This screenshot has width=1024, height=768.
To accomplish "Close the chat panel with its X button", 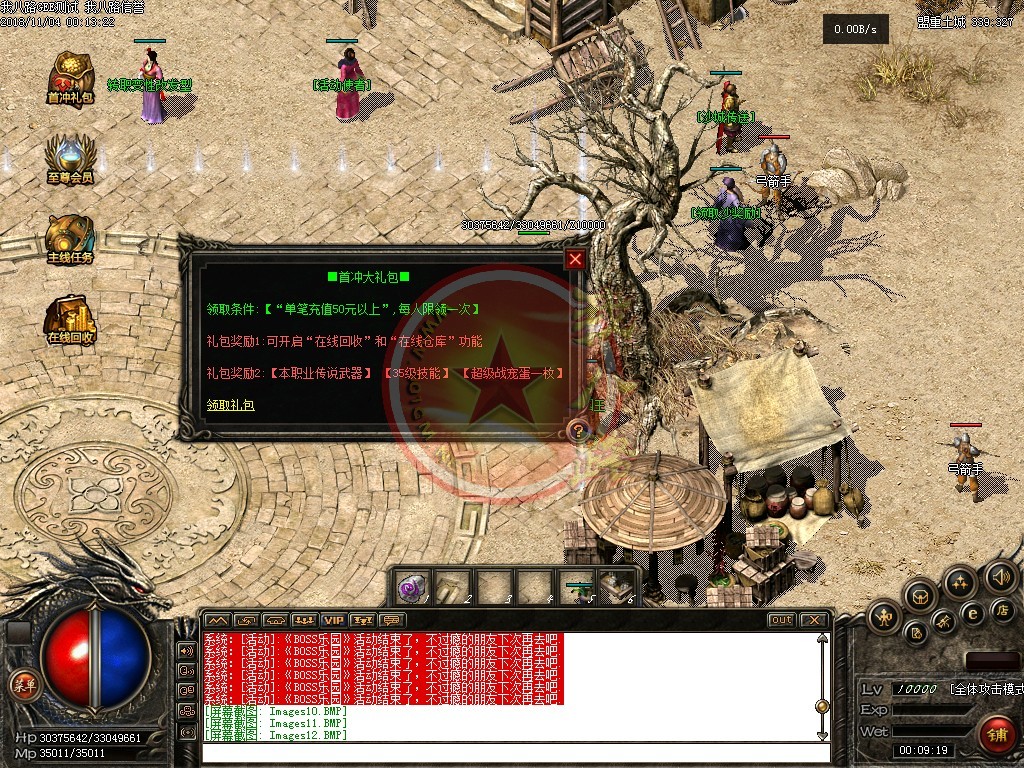I will point(813,620).
